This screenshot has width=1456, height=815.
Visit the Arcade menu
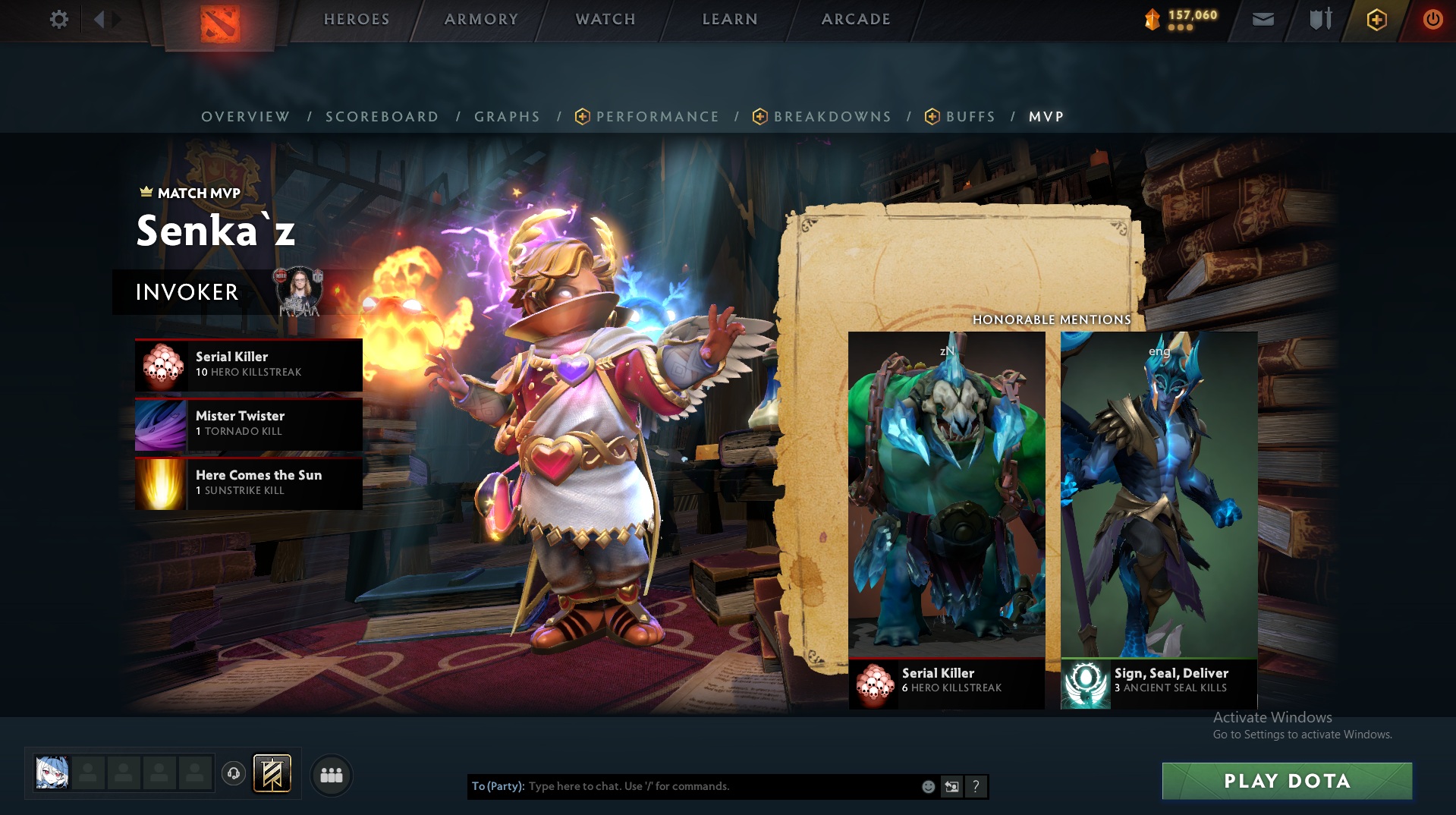click(856, 19)
